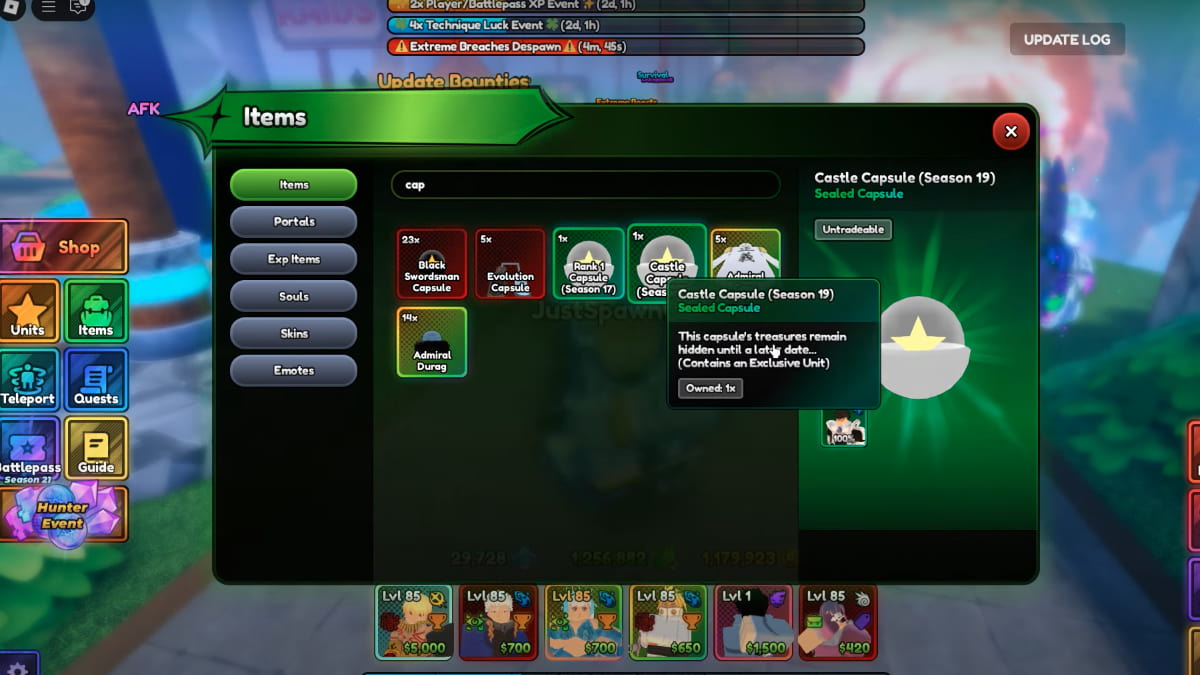Select the Black Swordsman Capsule item
Image resolution: width=1200 pixels, height=675 pixels.
(432, 264)
